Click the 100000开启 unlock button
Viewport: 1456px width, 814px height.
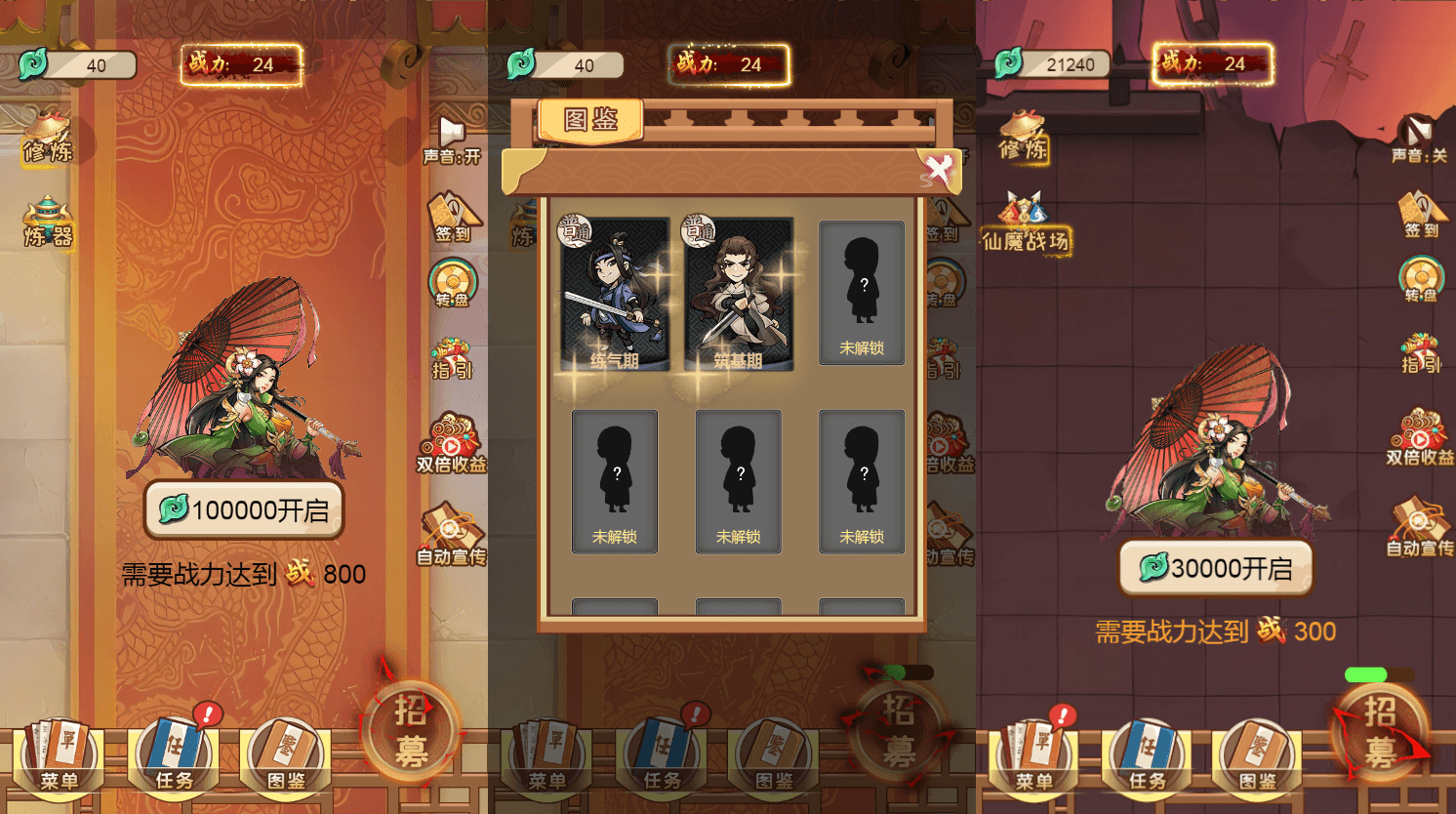(242, 509)
